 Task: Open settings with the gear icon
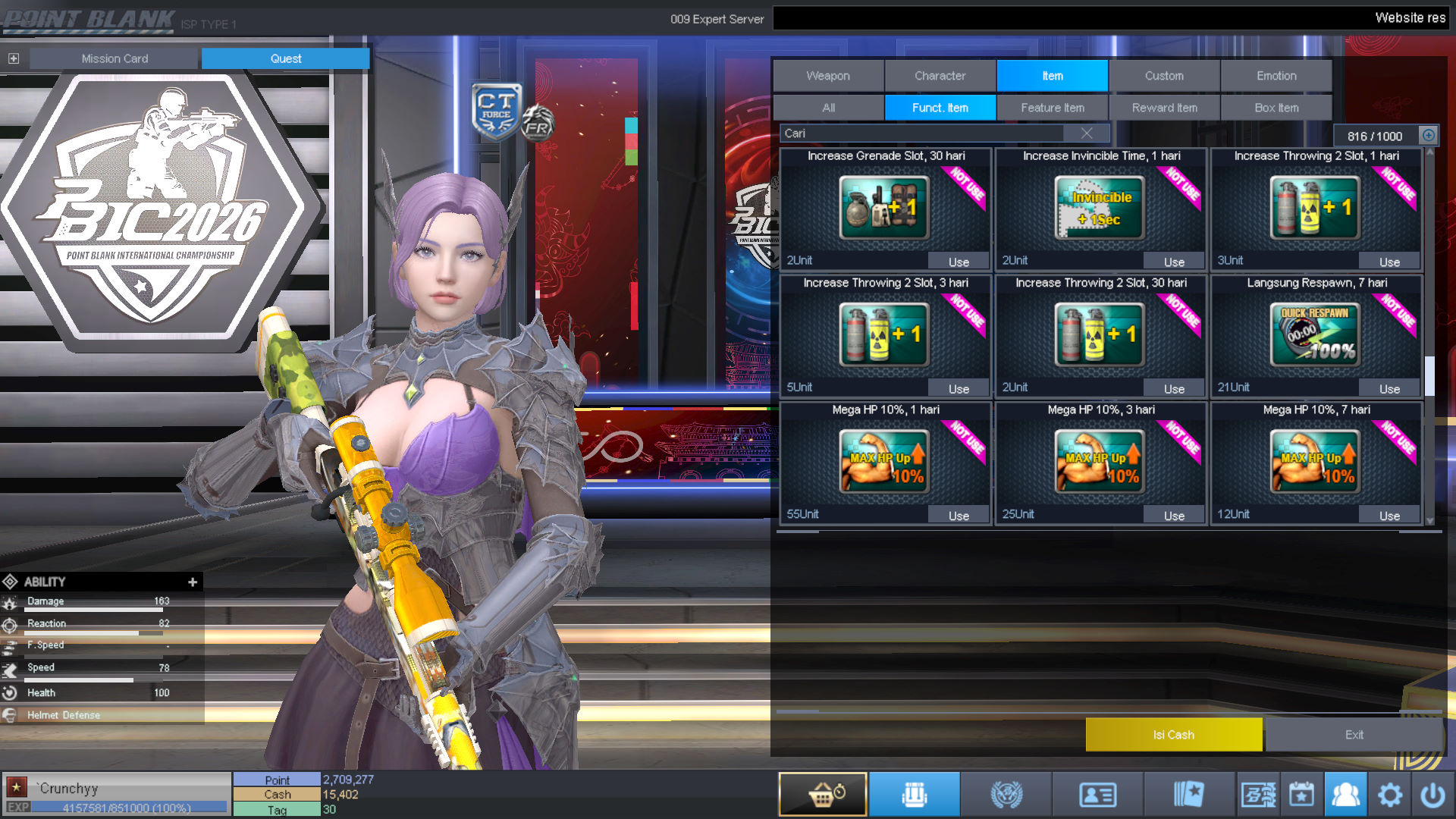pos(1389,795)
